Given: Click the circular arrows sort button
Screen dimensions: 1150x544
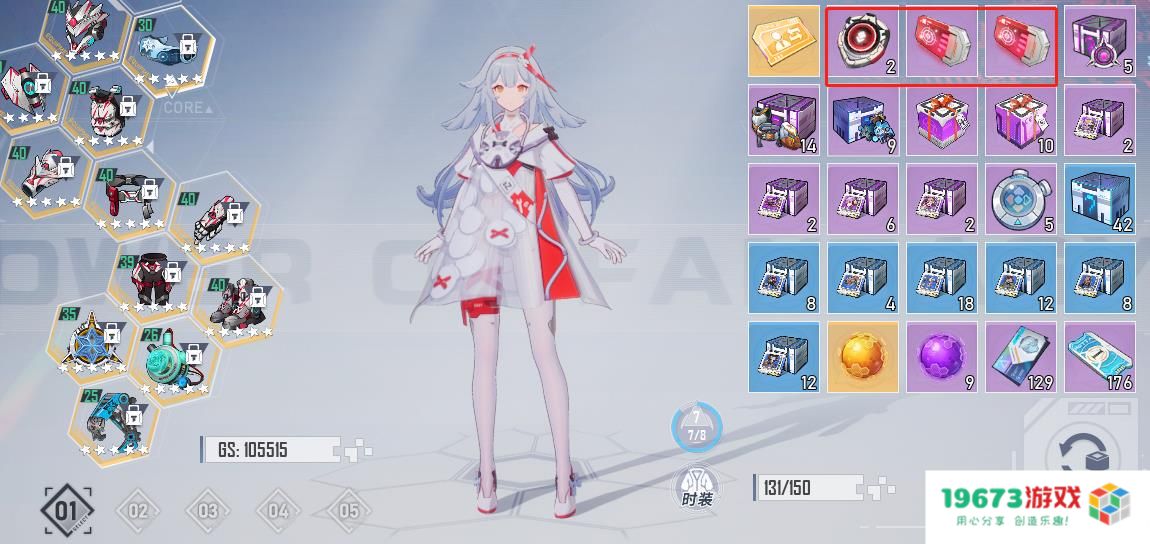Looking at the screenshot, I should coord(1084,454).
